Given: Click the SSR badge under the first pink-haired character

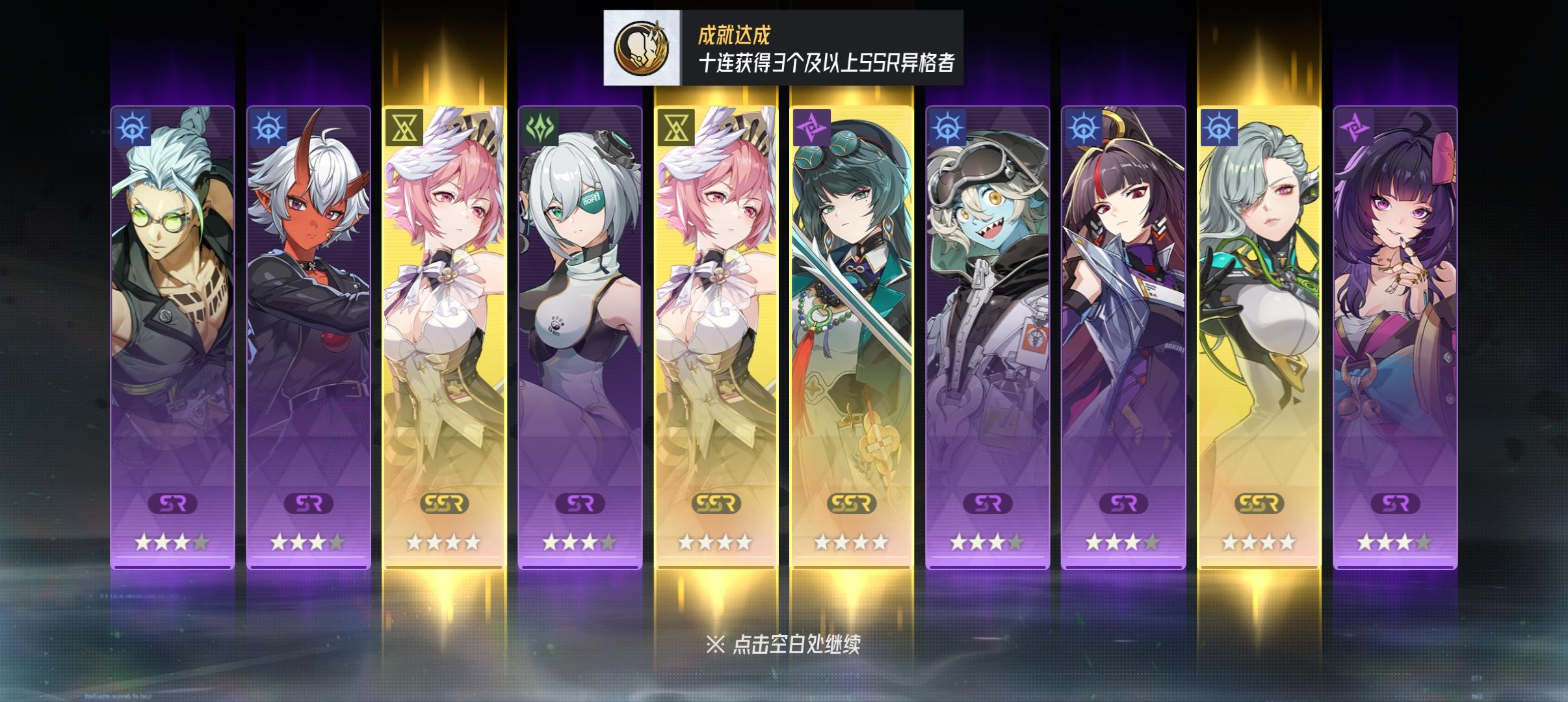Looking at the screenshot, I should pos(445,504).
